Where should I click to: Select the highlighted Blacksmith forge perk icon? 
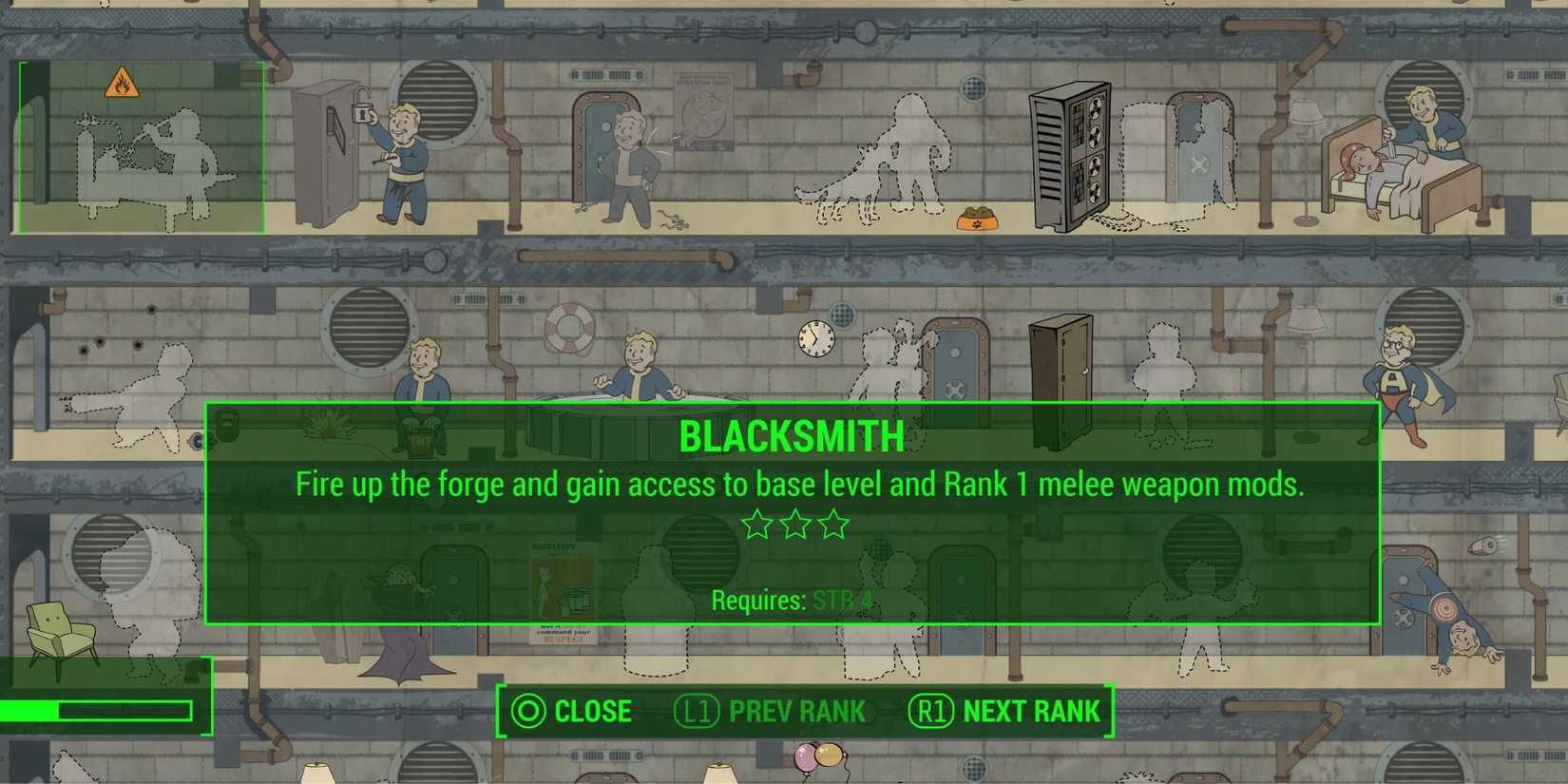pyautogui.click(x=141, y=152)
